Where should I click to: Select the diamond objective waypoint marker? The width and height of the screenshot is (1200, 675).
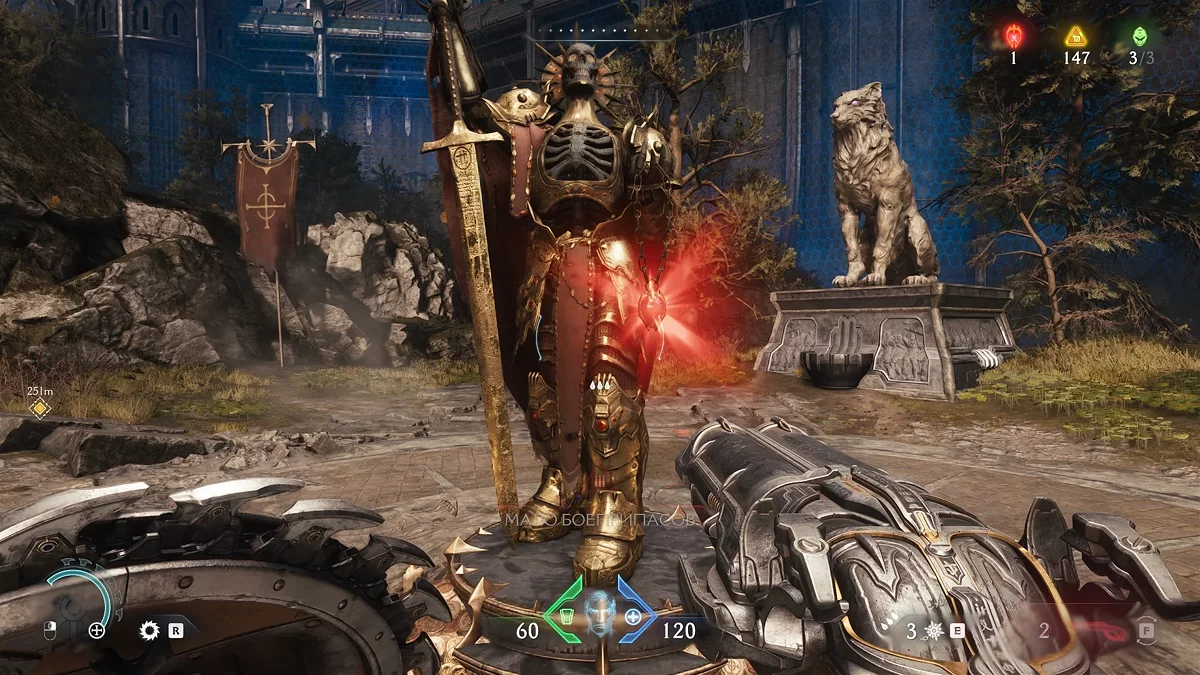(x=39, y=407)
